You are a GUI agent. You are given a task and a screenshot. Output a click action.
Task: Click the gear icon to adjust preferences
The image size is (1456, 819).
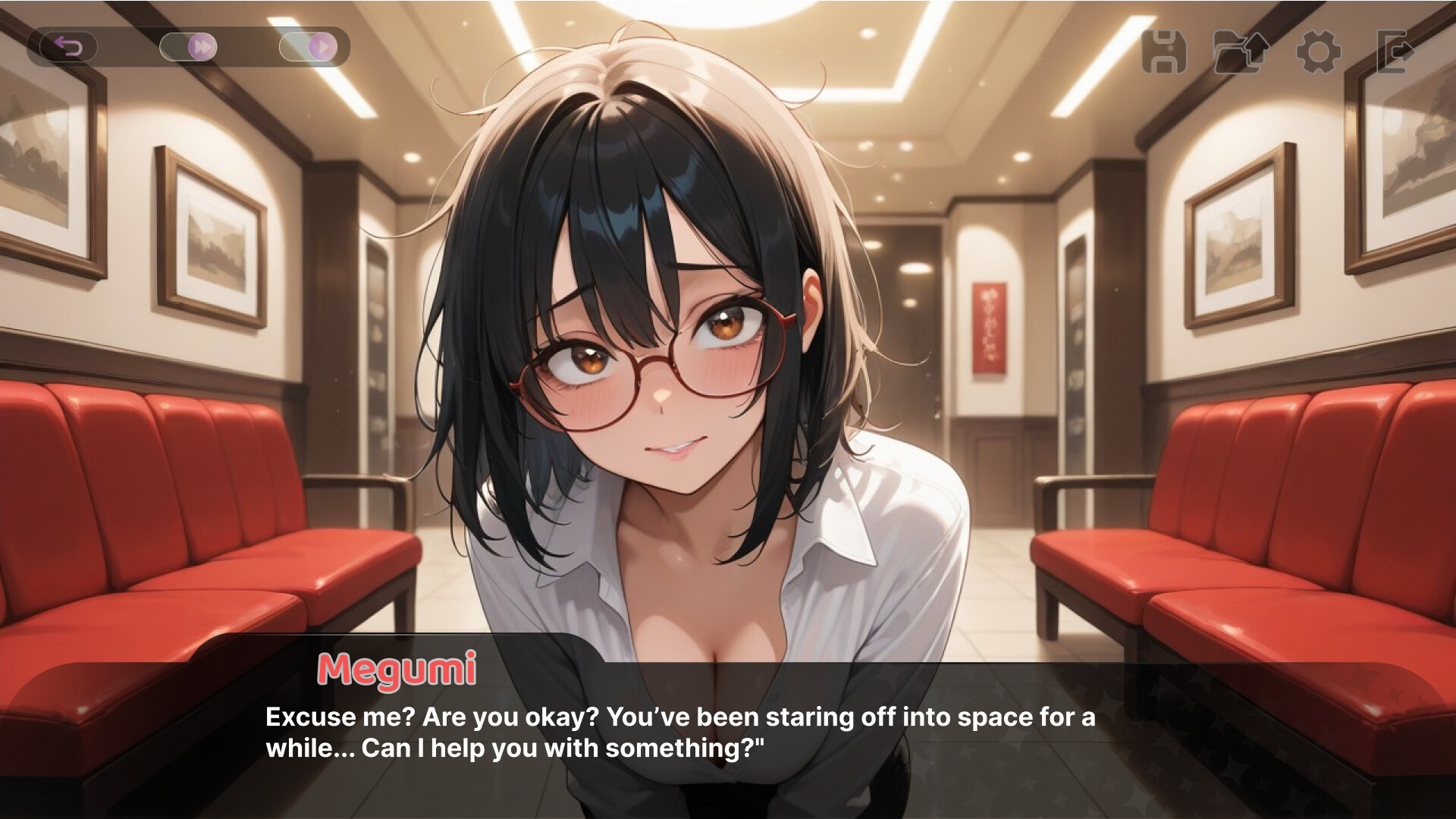1316,53
